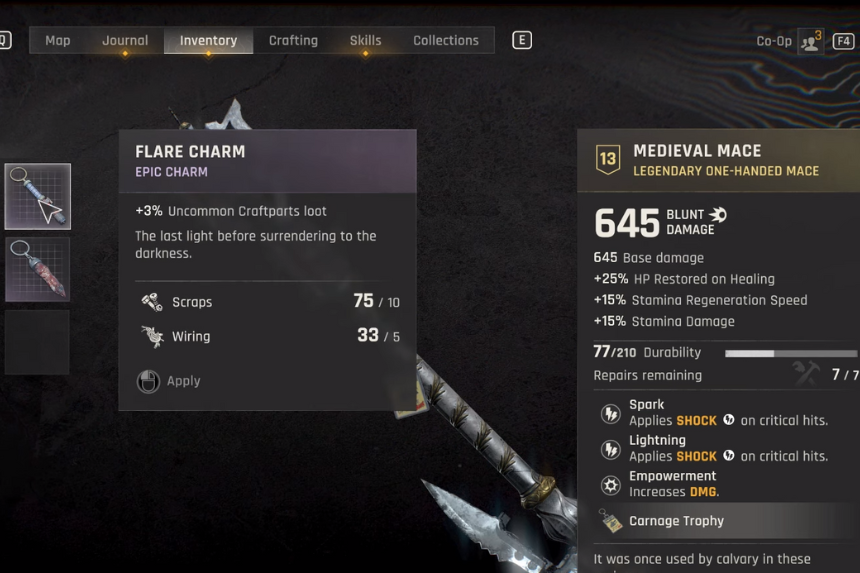860x573 pixels.
Task: Select the blue Flare Charm slot
Action: pos(38,197)
